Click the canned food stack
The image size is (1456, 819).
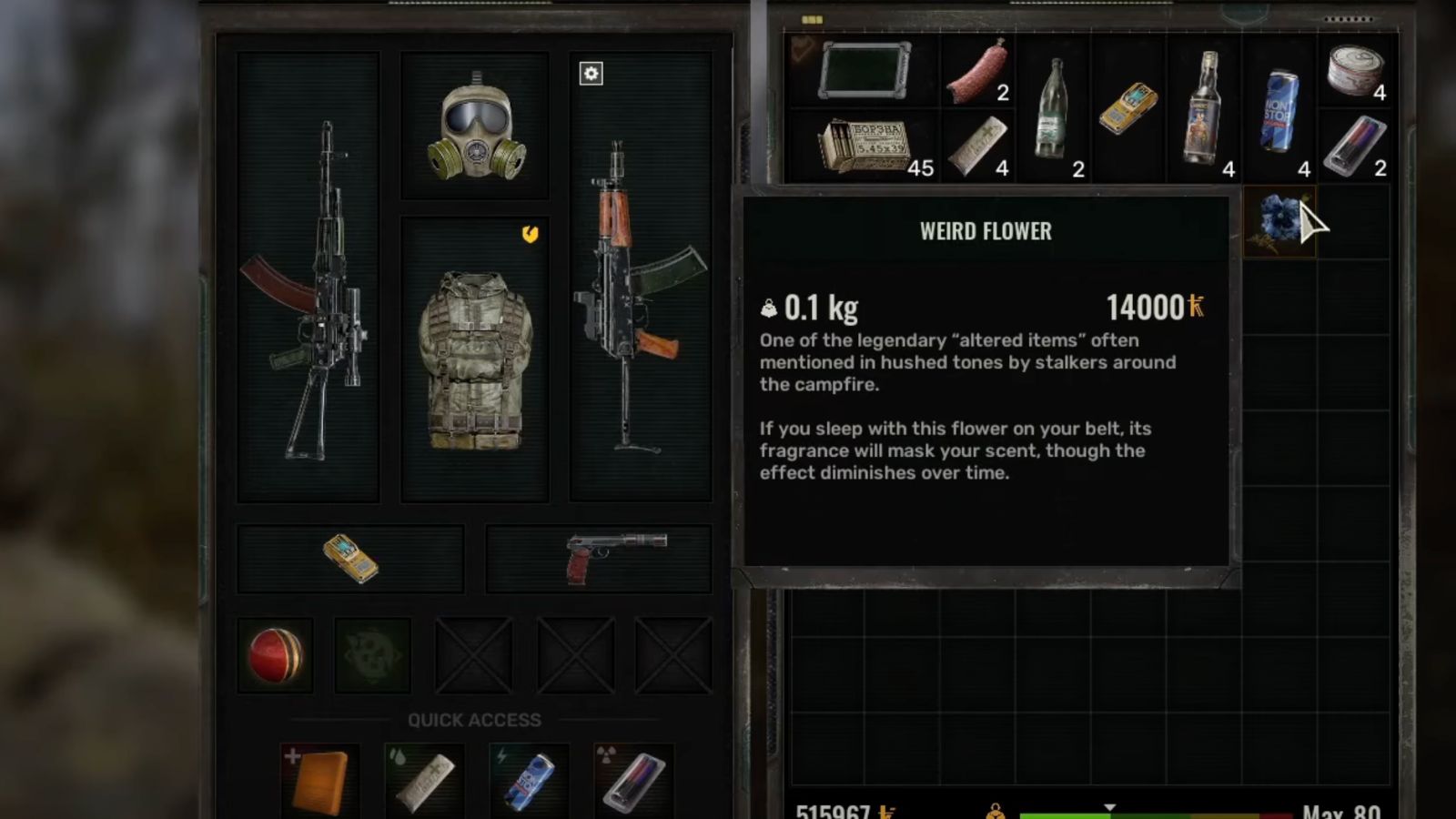[x=1354, y=70]
